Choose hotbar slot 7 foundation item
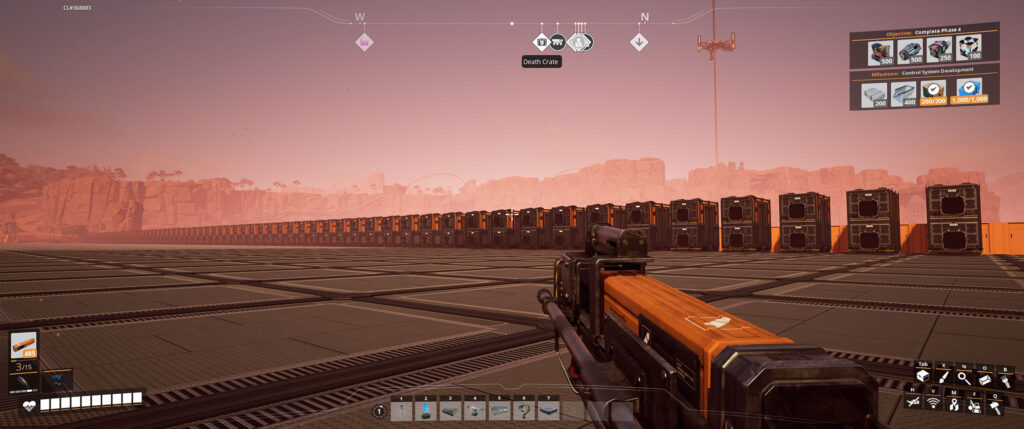Image resolution: width=1024 pixels, height=429 pixels. [x=548, y=411]
